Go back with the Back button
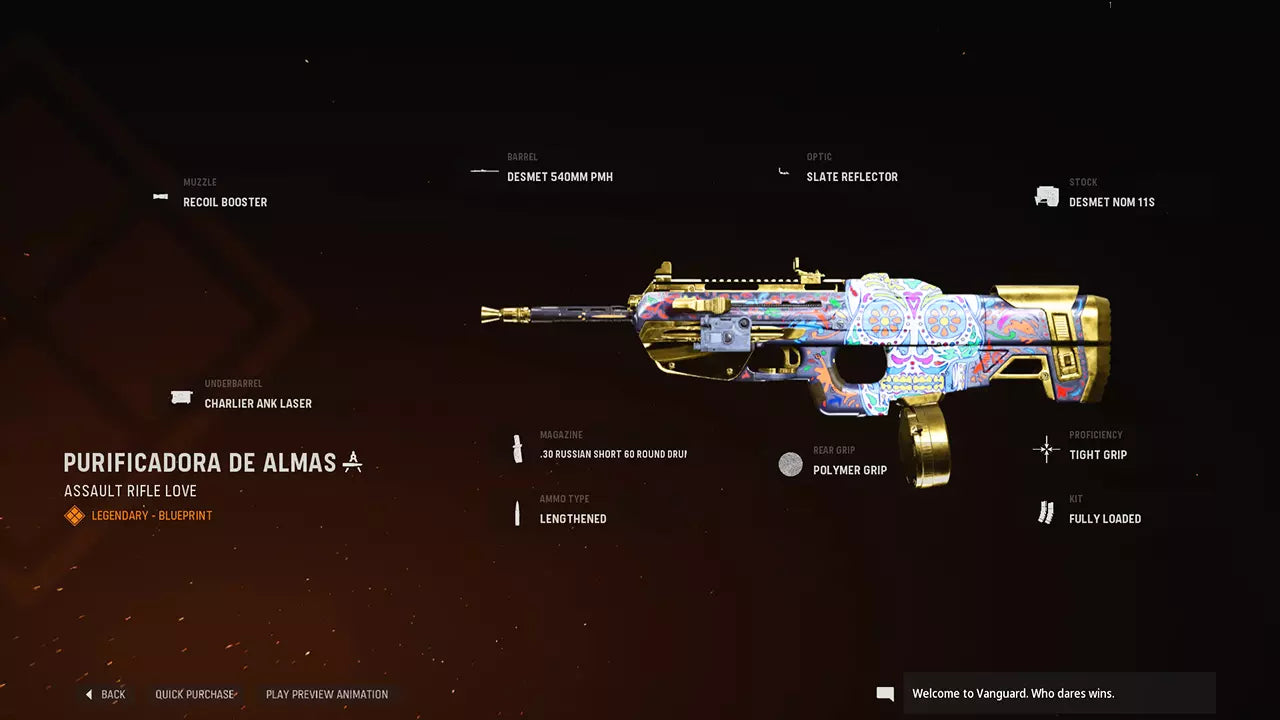 click(x=106, y=694)
